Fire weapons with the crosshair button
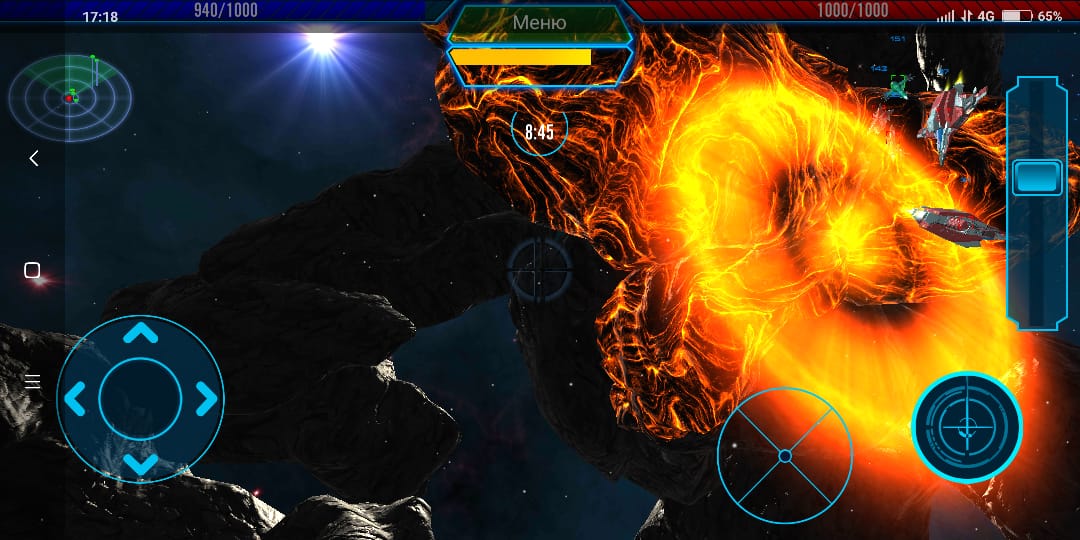Screen dimensions: 1080x540 966,427
